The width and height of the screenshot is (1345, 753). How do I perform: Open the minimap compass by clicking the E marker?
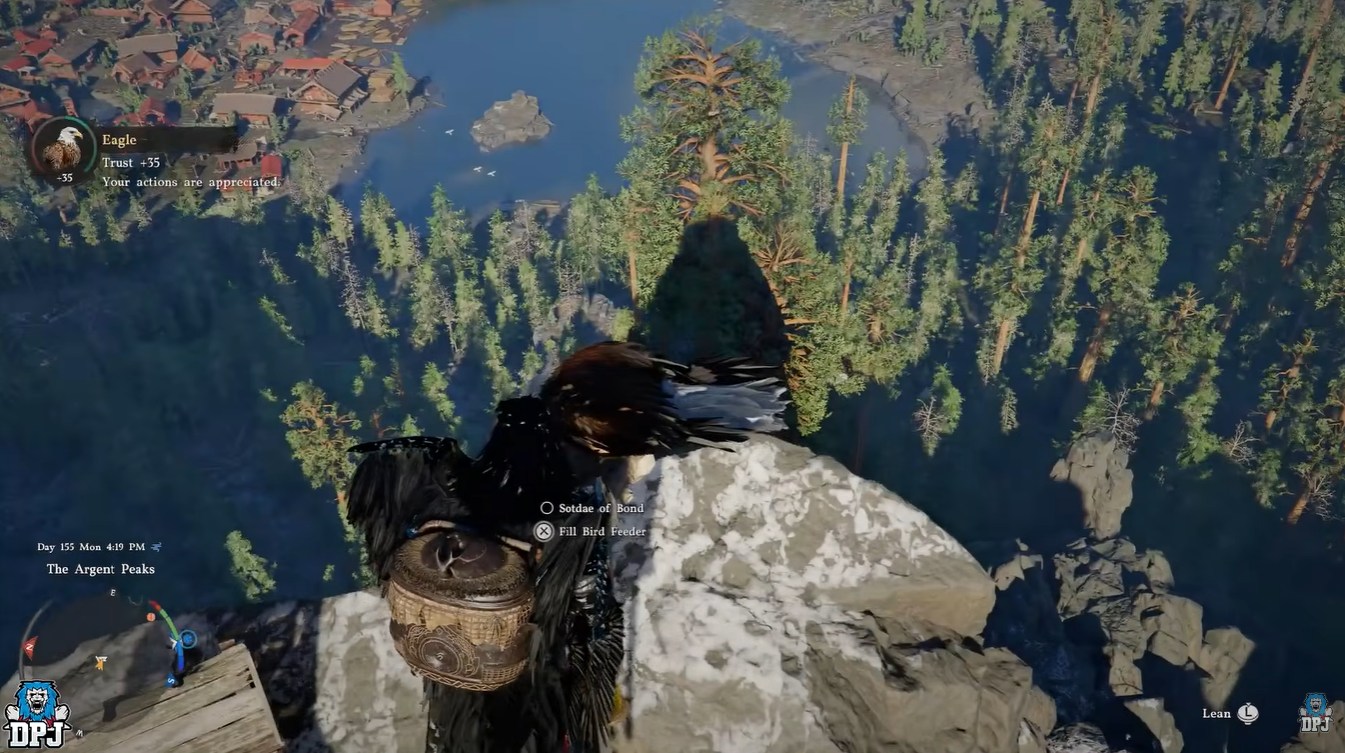coord(112,592)
